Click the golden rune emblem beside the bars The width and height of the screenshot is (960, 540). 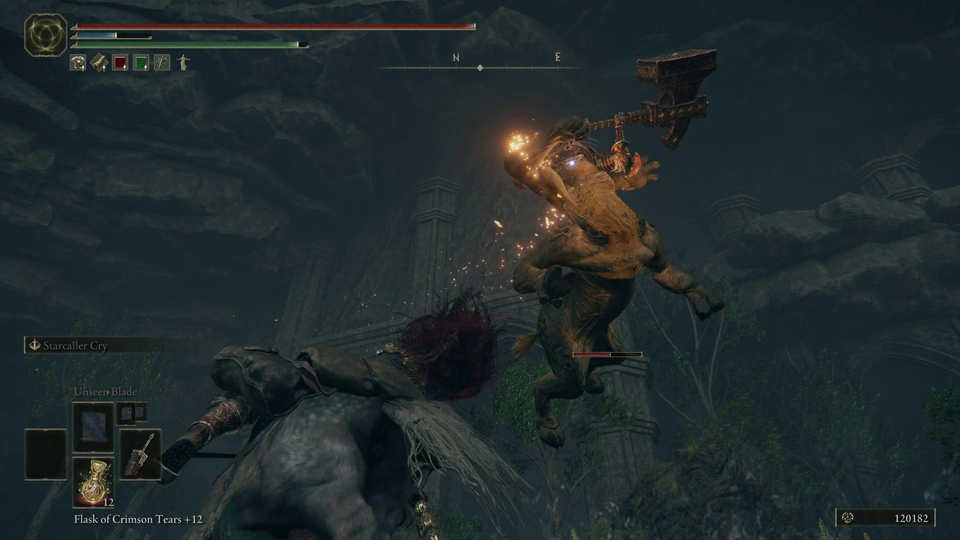[x=45, y=35]
